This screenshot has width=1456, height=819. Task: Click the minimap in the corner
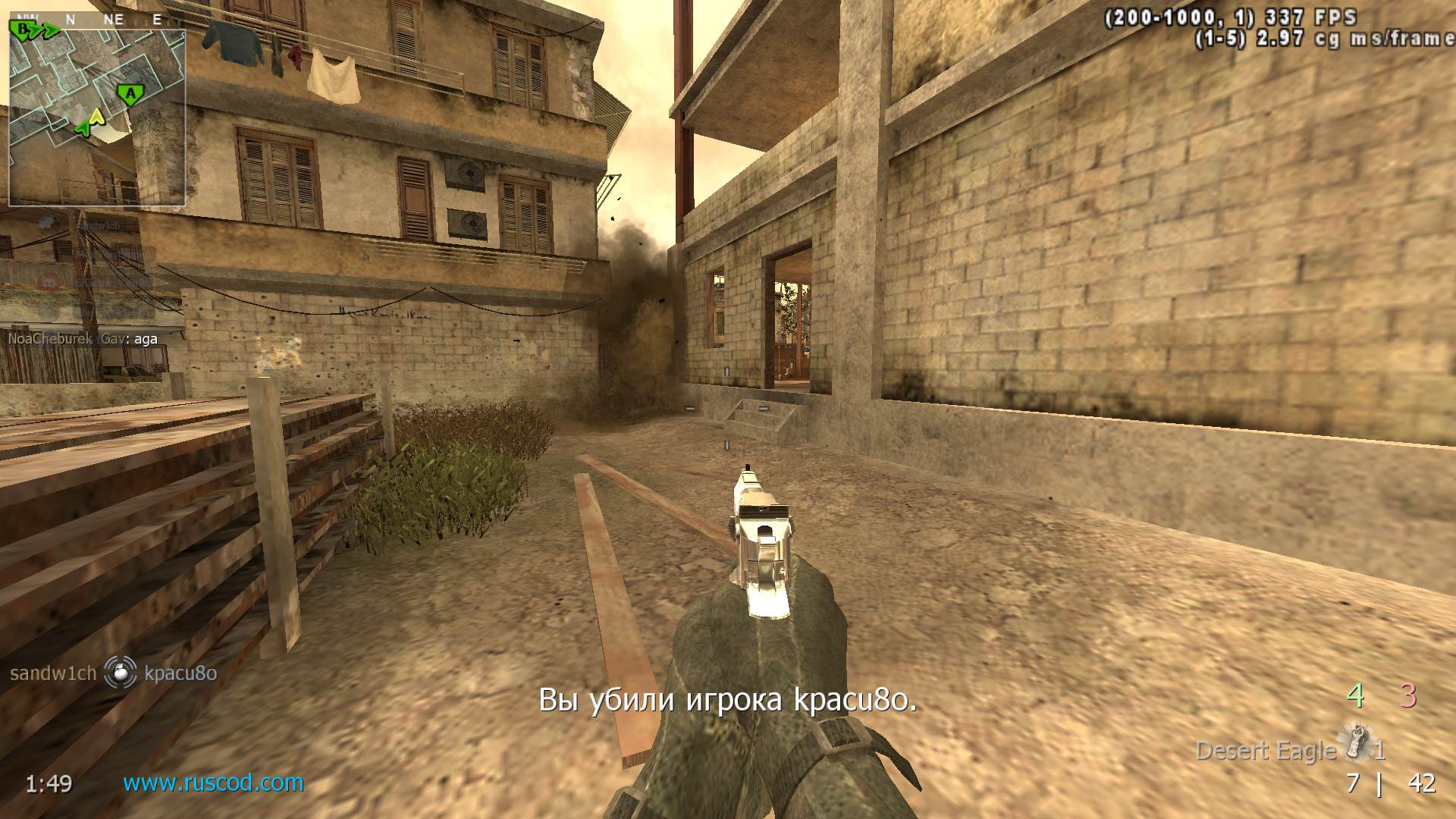pos(97,114)
